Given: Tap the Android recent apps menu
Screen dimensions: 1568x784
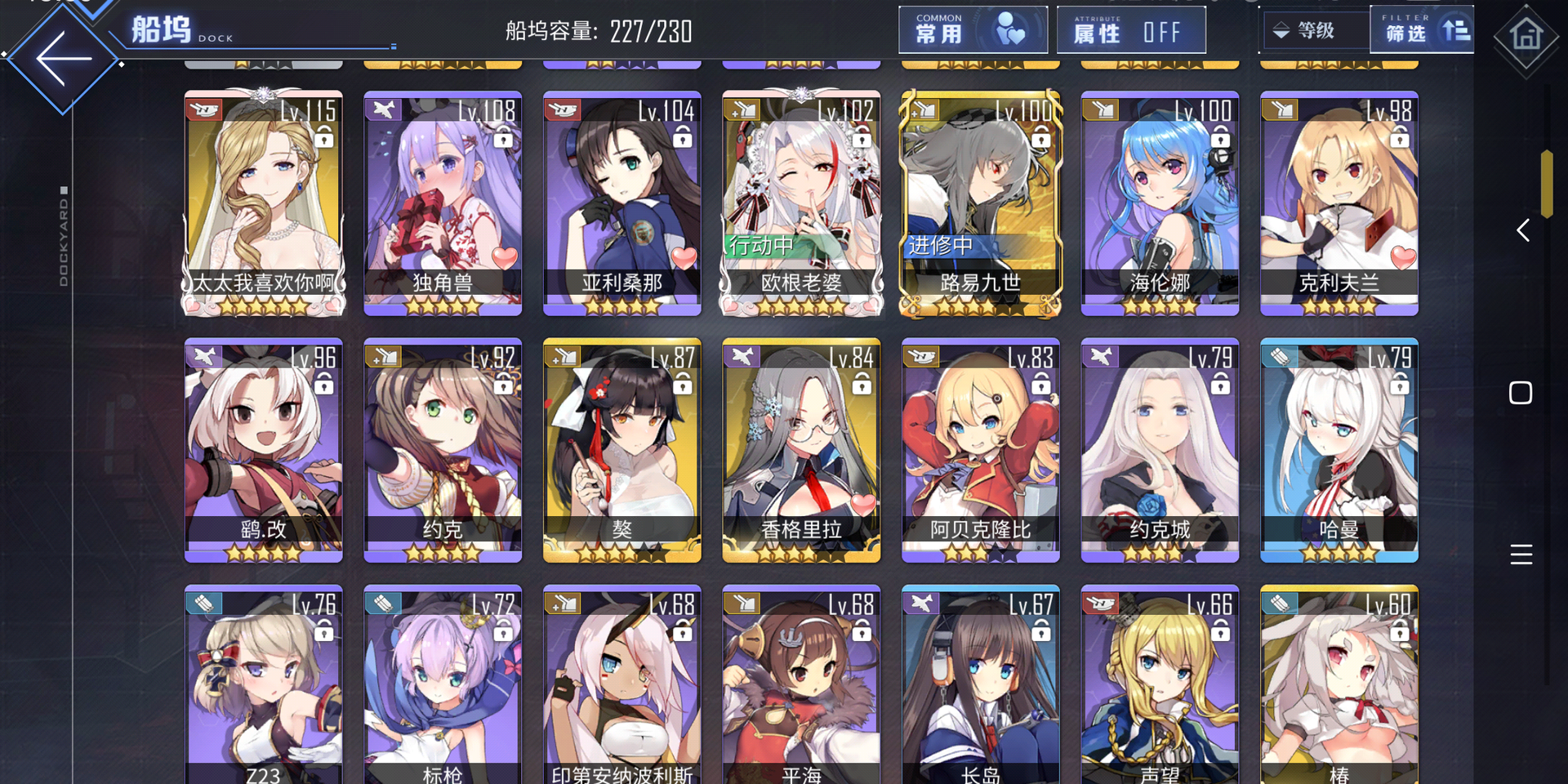Looking at the screenshot, I should pos(1521,555).
